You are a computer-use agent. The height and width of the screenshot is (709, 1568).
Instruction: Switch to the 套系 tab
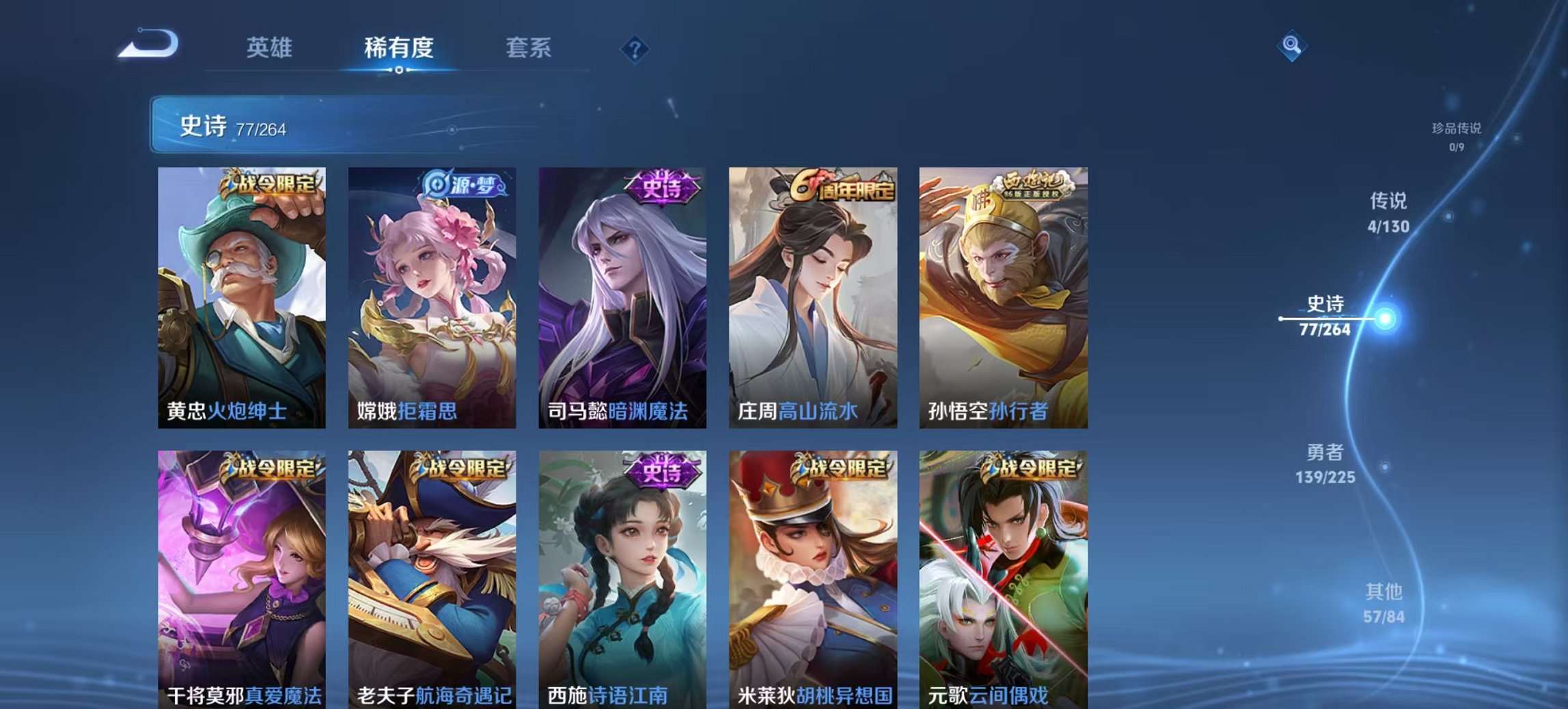[529, 49]
